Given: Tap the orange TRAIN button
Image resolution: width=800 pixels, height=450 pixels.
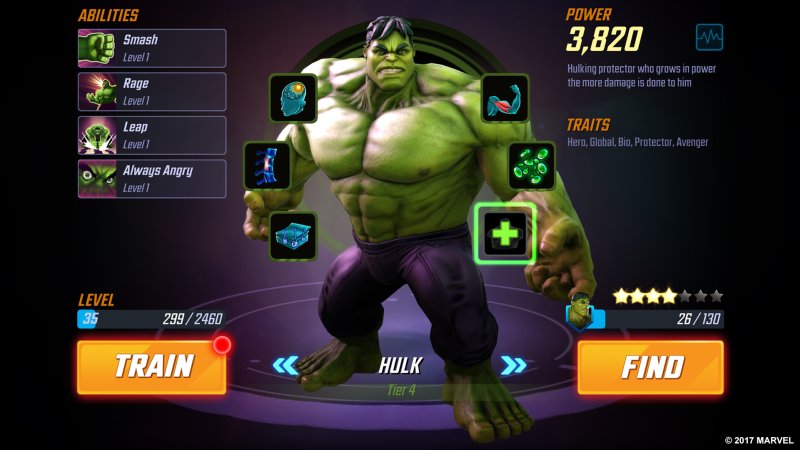Looking at the screenshot, I should point(151,367).
